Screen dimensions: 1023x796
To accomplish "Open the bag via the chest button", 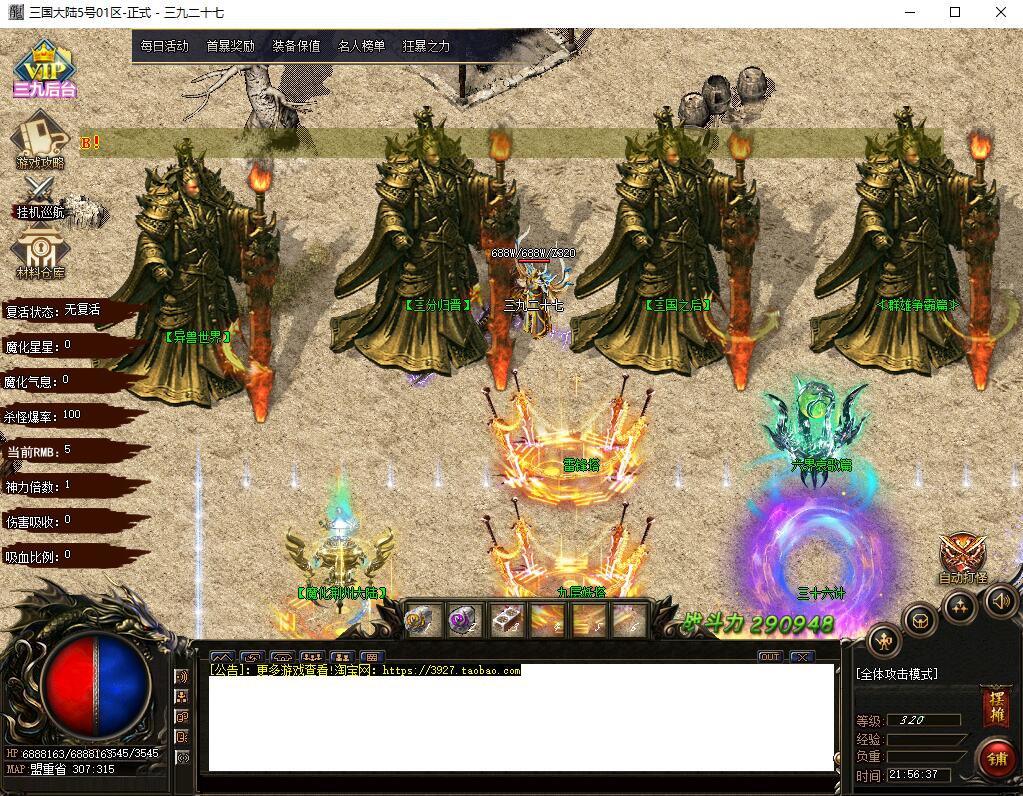I will (x=920, y=621).
